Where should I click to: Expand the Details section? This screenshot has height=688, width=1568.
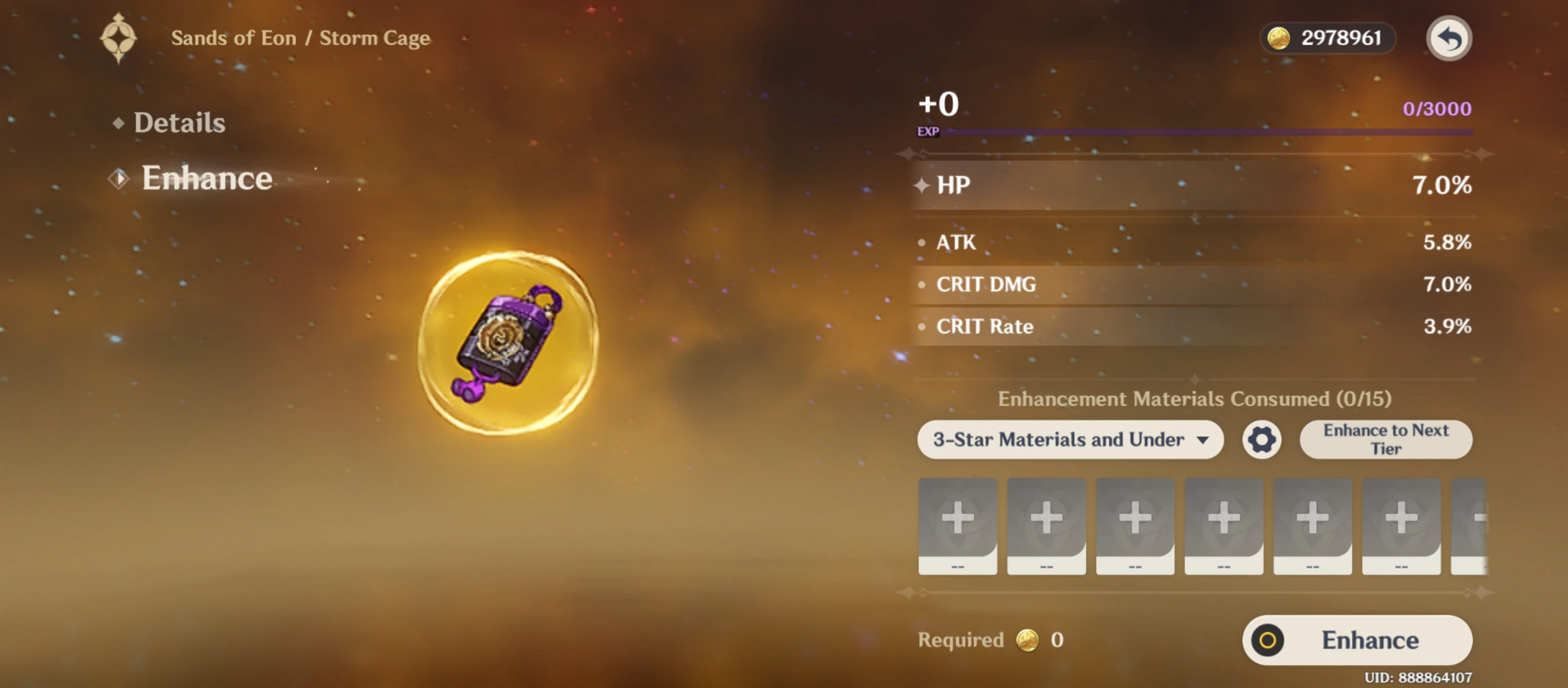179,122
